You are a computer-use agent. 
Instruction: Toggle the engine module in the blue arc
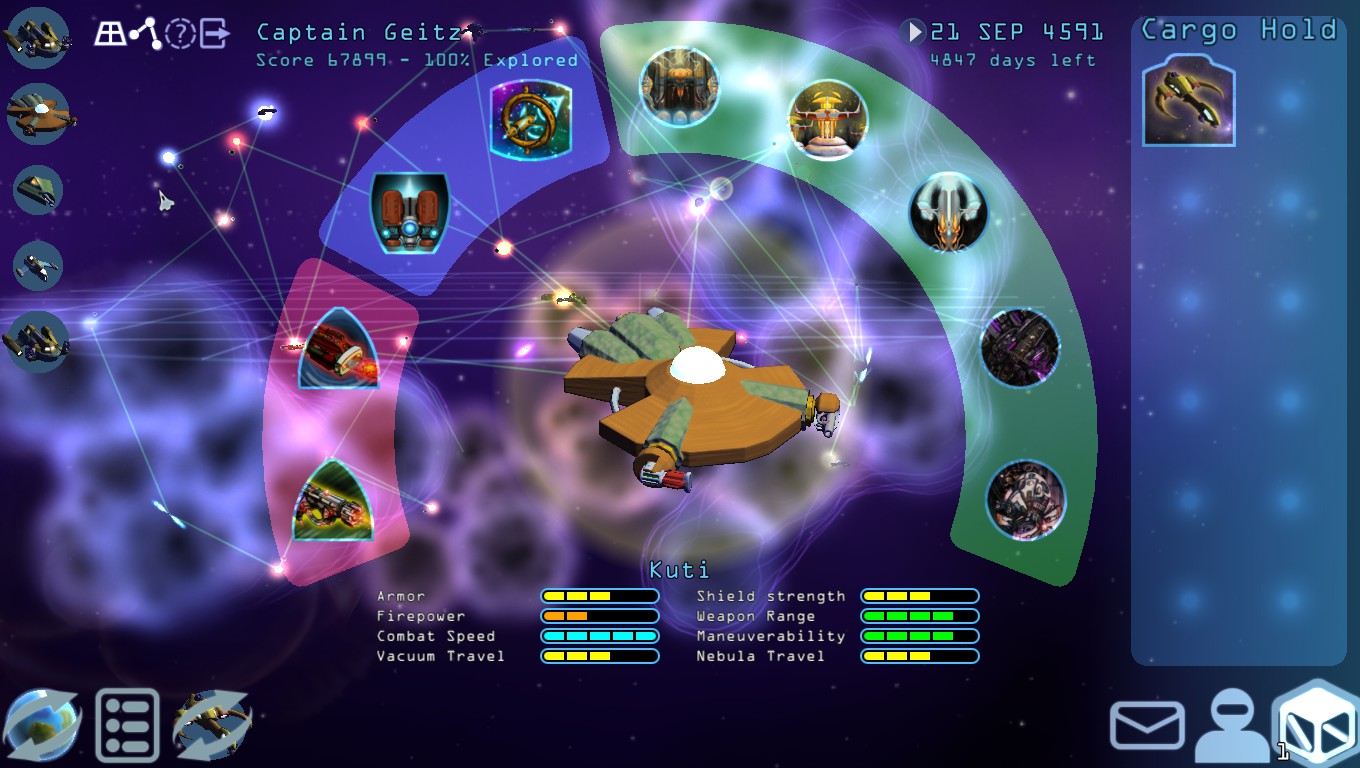[x=410, y=212]
